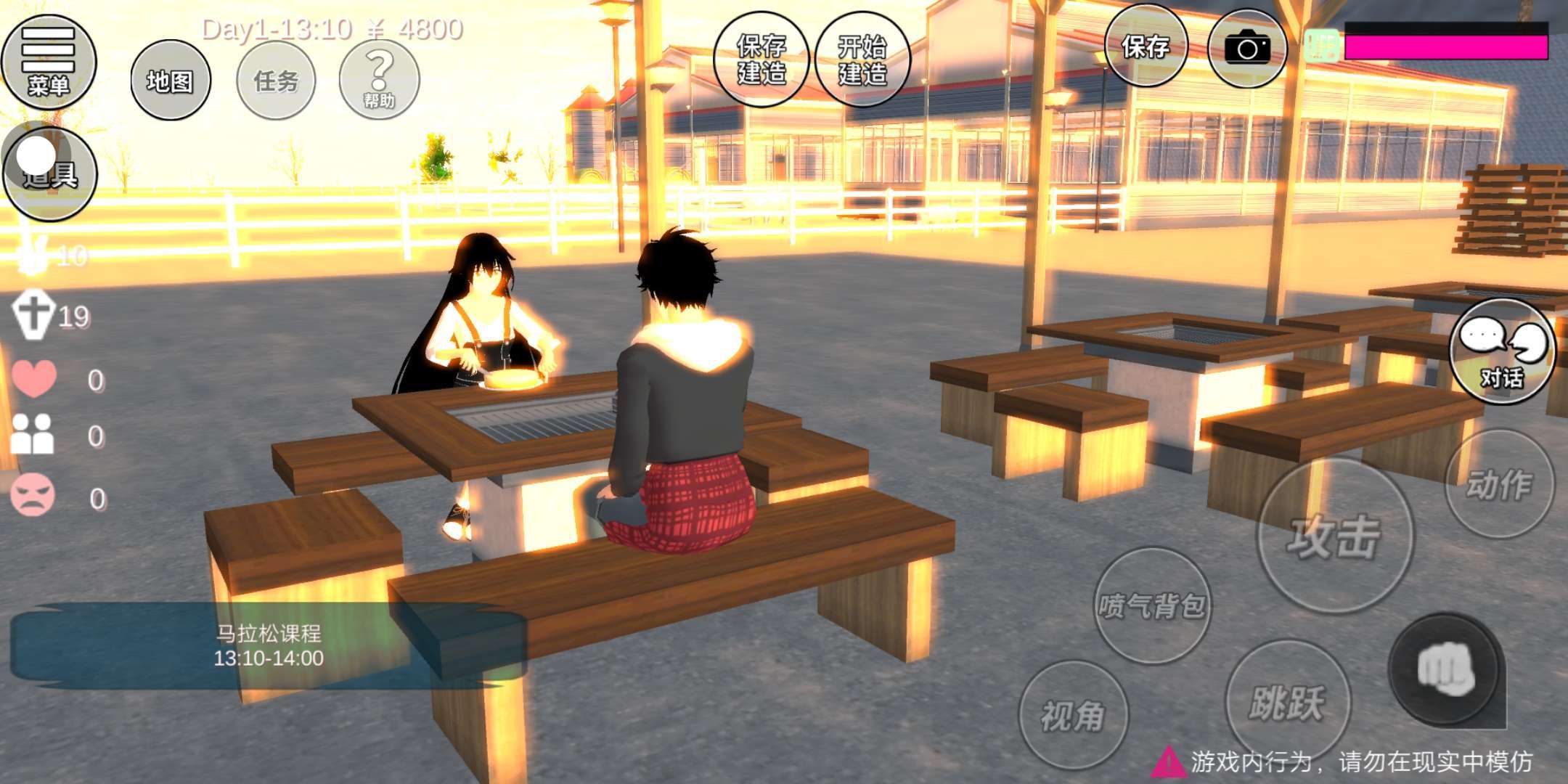Switch camera with 视角 button
Viewport: 1568px width, 784px height.
click(1073, 716)
